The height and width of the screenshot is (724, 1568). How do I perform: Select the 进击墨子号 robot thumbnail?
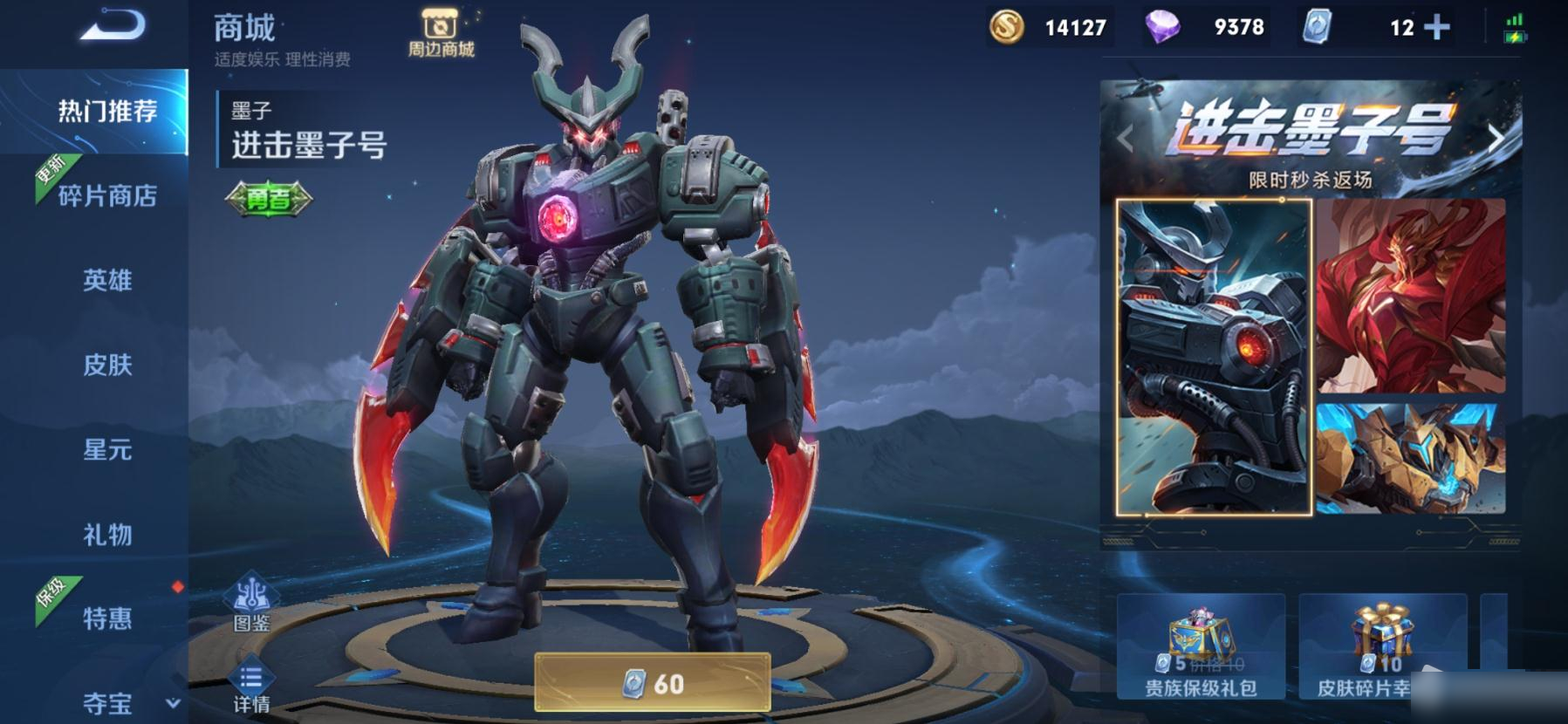tap(1214, 357)
